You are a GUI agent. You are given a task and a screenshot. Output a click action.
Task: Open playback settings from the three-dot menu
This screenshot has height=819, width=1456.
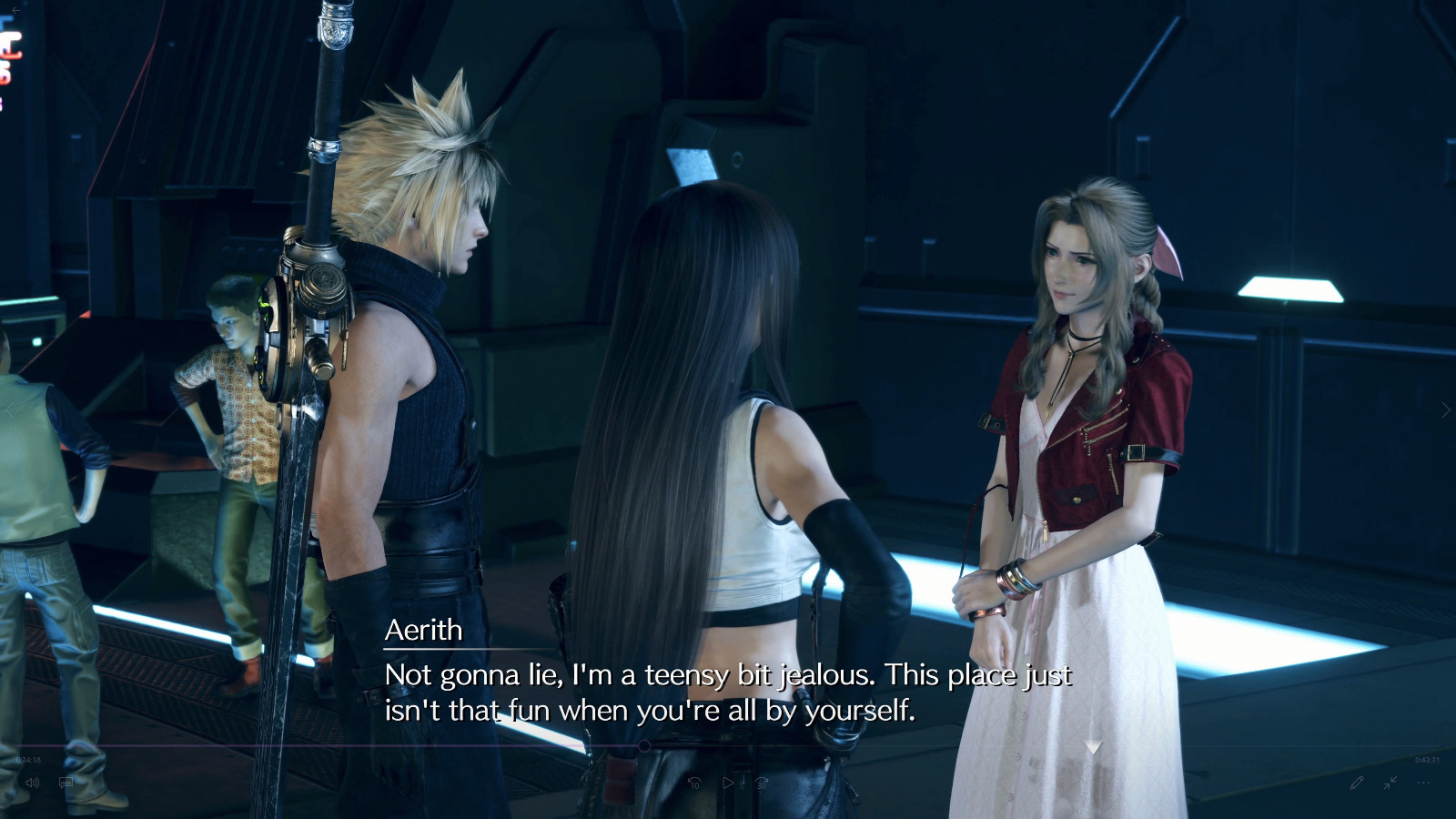[x=1423, y=784]
